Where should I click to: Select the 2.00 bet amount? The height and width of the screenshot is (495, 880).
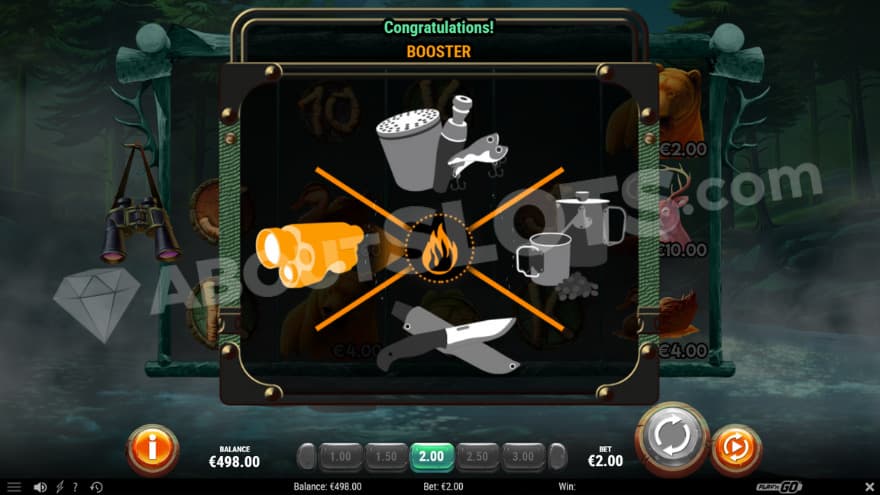[x=432, y=457]
